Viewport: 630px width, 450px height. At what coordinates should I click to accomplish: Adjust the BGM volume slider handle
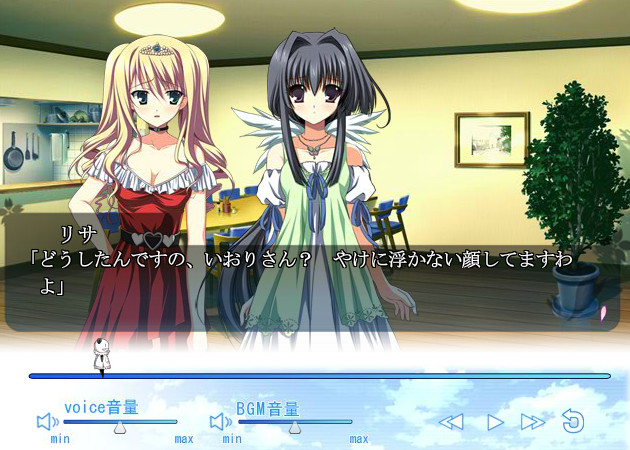(294, 427)
